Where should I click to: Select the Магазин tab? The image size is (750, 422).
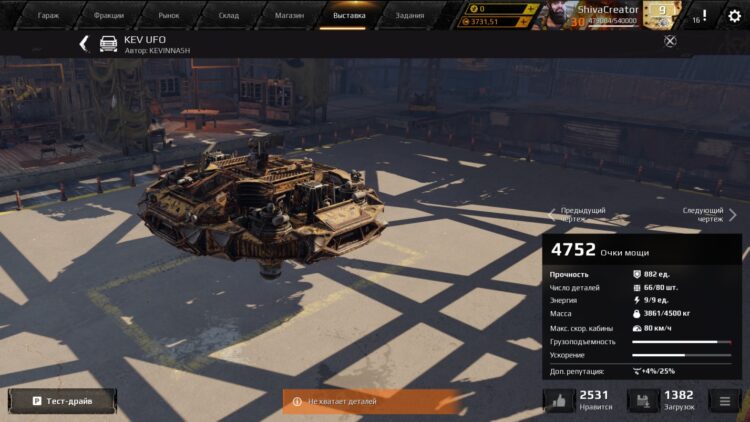tap(289, 16)
